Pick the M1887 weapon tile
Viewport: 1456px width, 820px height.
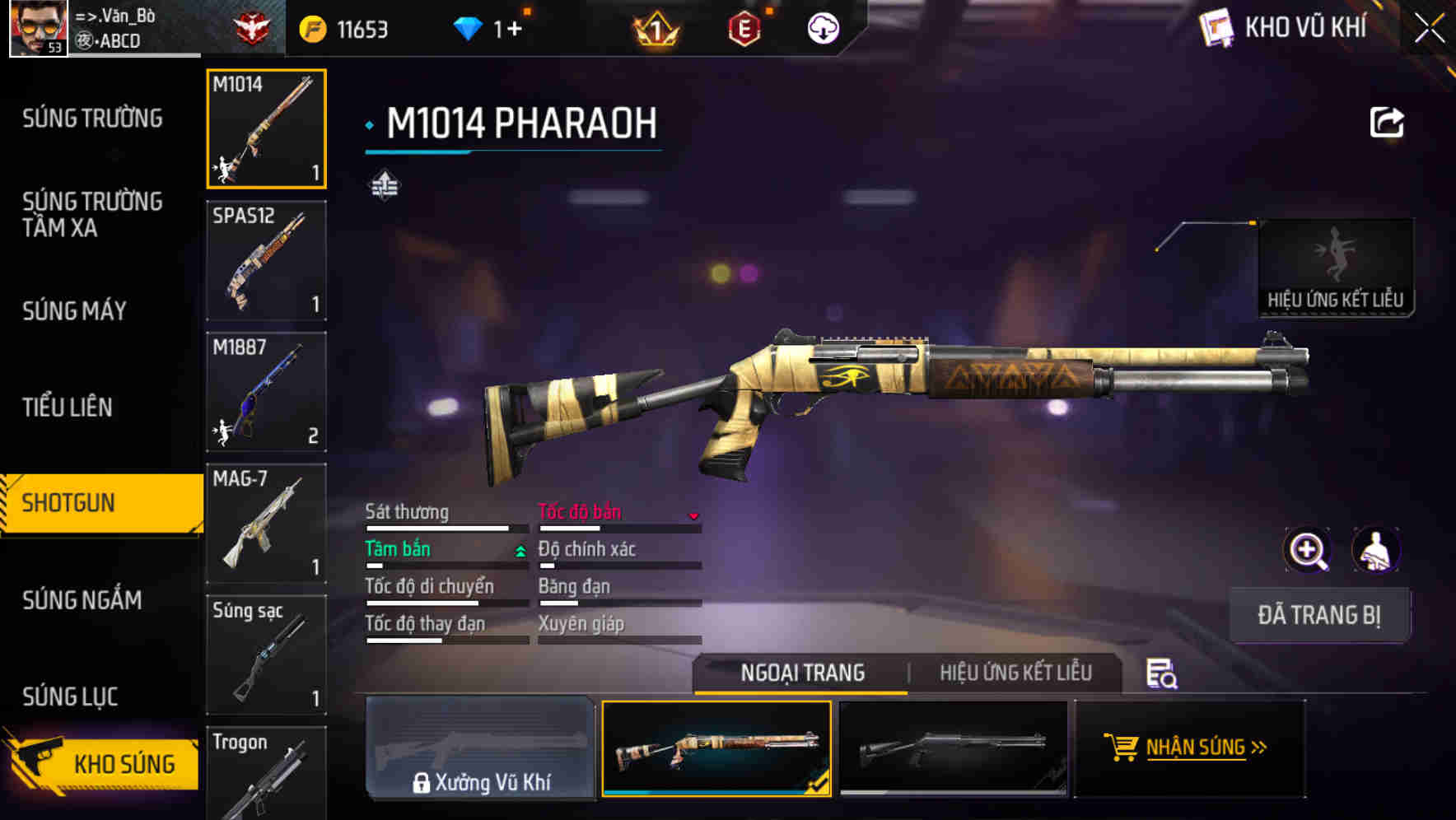266,392
